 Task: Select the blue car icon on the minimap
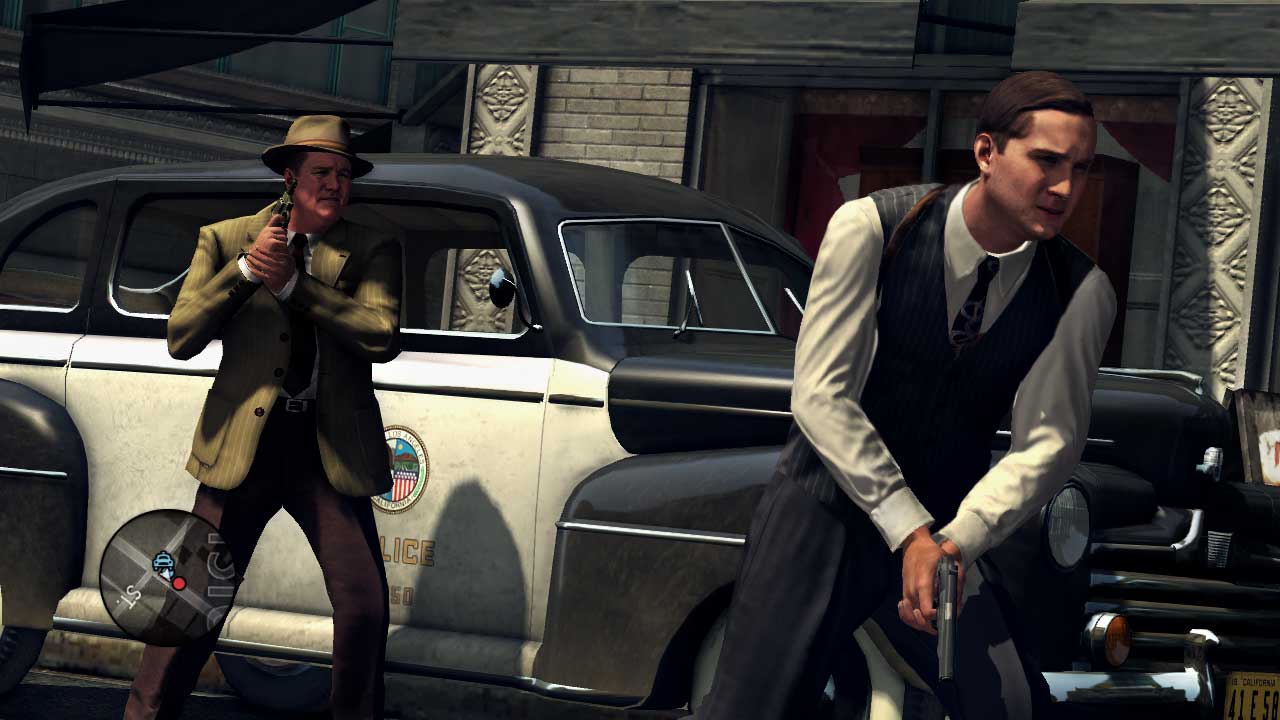pyautogui.click(x=163, y=560)
